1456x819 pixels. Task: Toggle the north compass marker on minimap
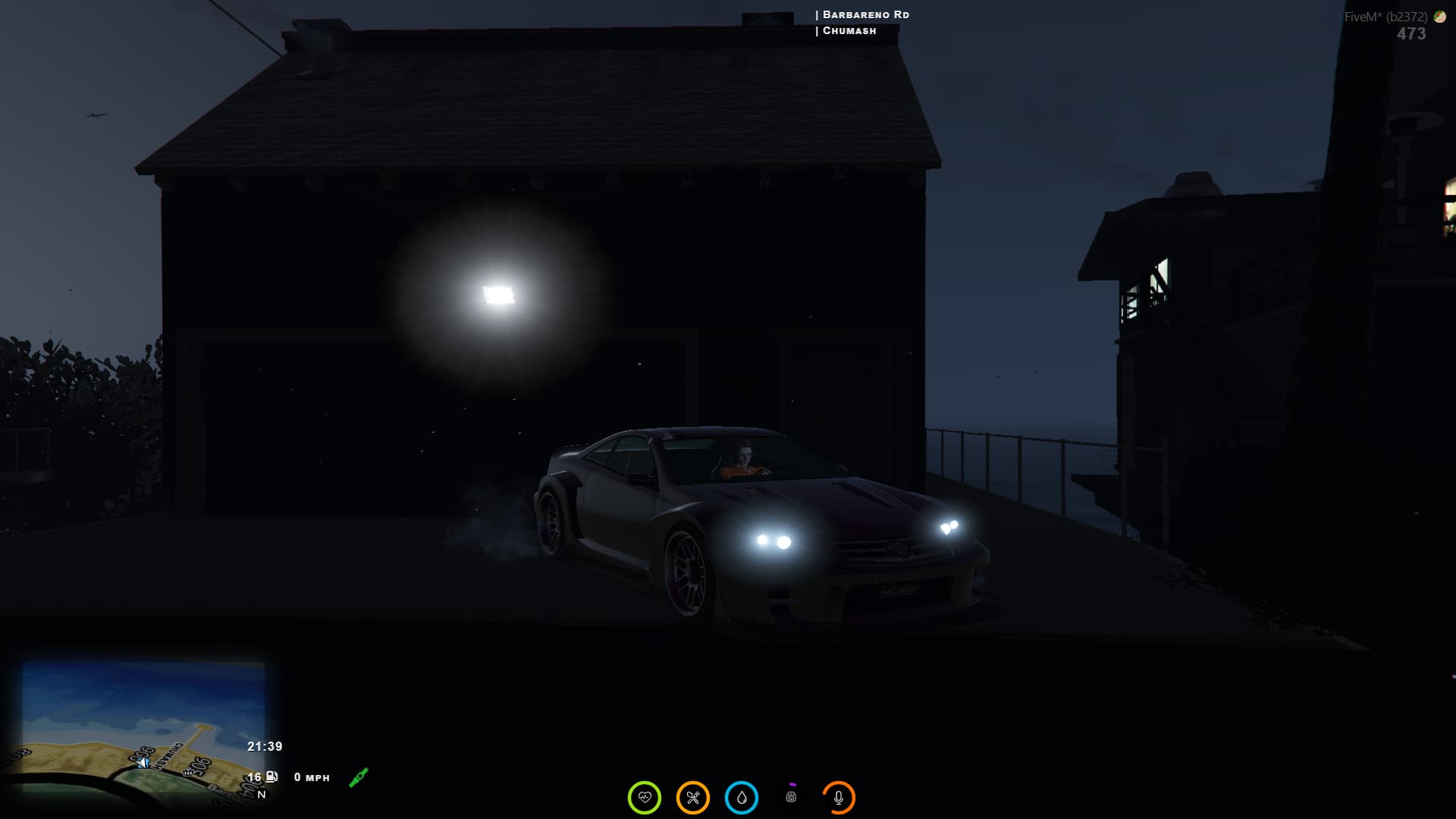tap(261, 795)
